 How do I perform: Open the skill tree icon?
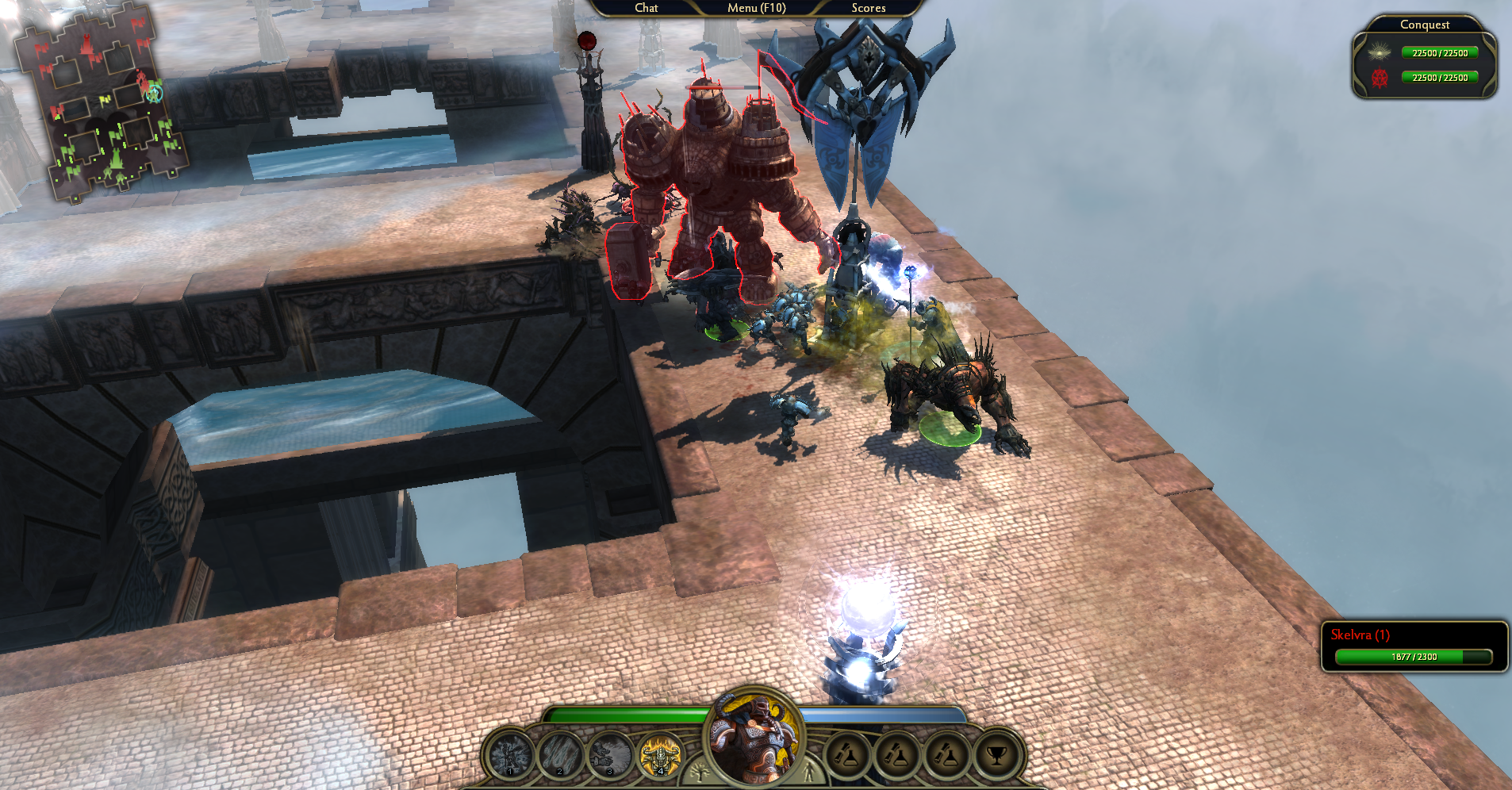[700, 771]
